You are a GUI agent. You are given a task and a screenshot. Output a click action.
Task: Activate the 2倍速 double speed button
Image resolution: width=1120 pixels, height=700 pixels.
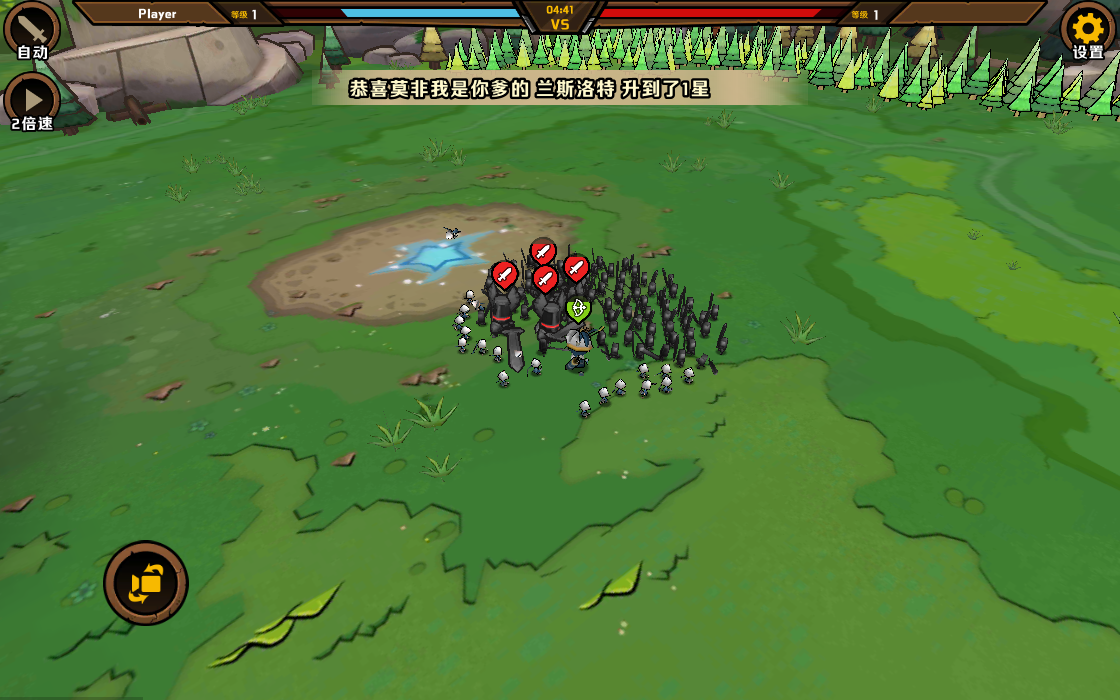[x=32, y=98]
